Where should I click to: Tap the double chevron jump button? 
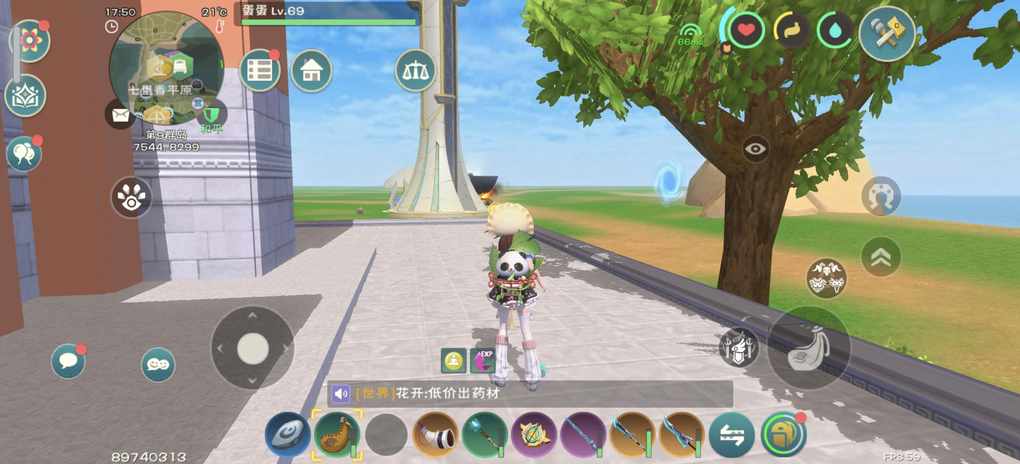coord(881,256)
